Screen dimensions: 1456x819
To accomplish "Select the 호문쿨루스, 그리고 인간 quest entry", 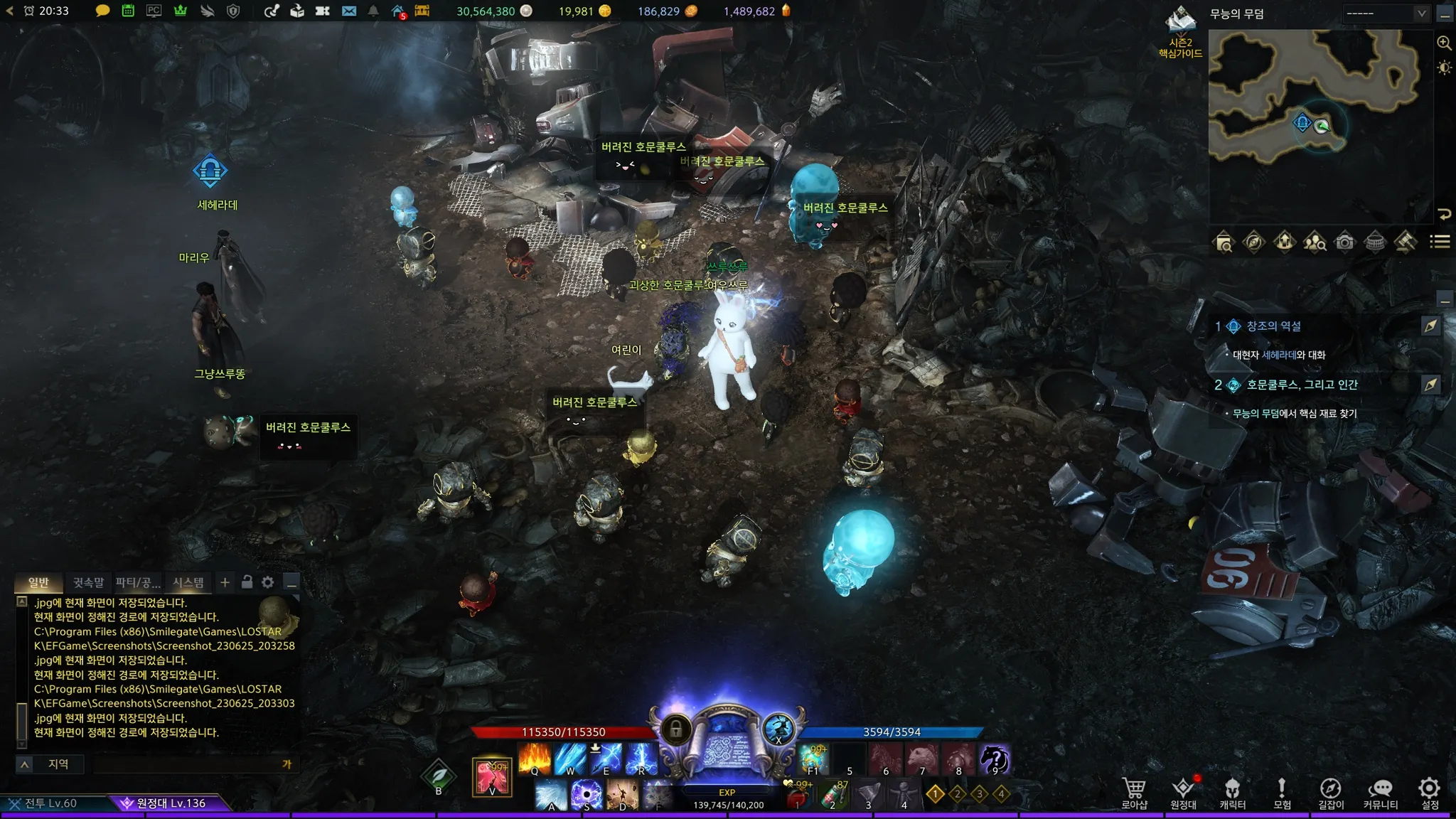I will pos(1302,385).
